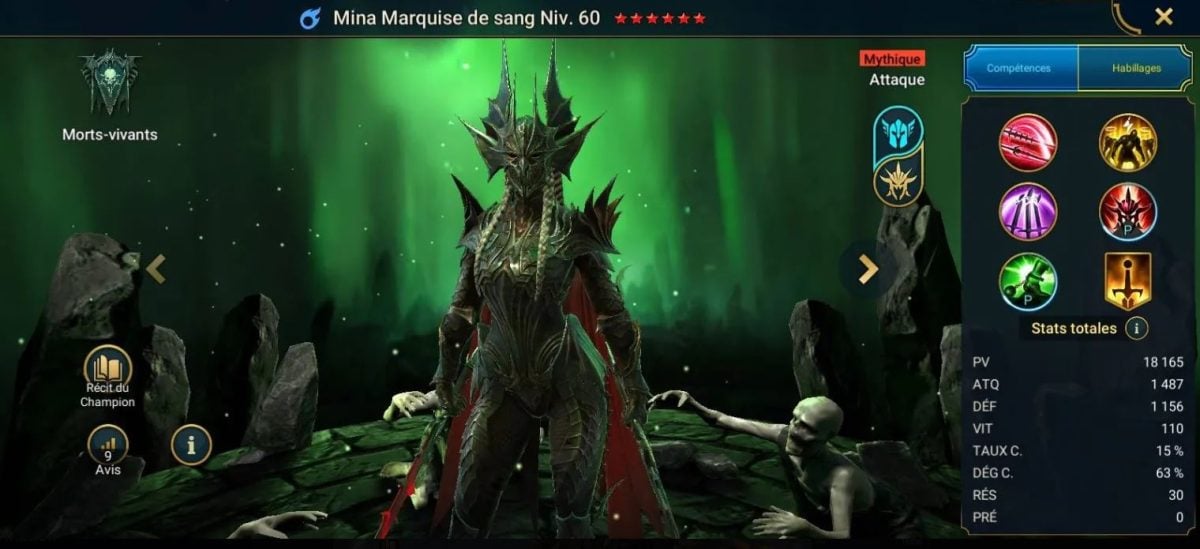View the Avis ratings
1200x549 pixels.
point(108,445)
